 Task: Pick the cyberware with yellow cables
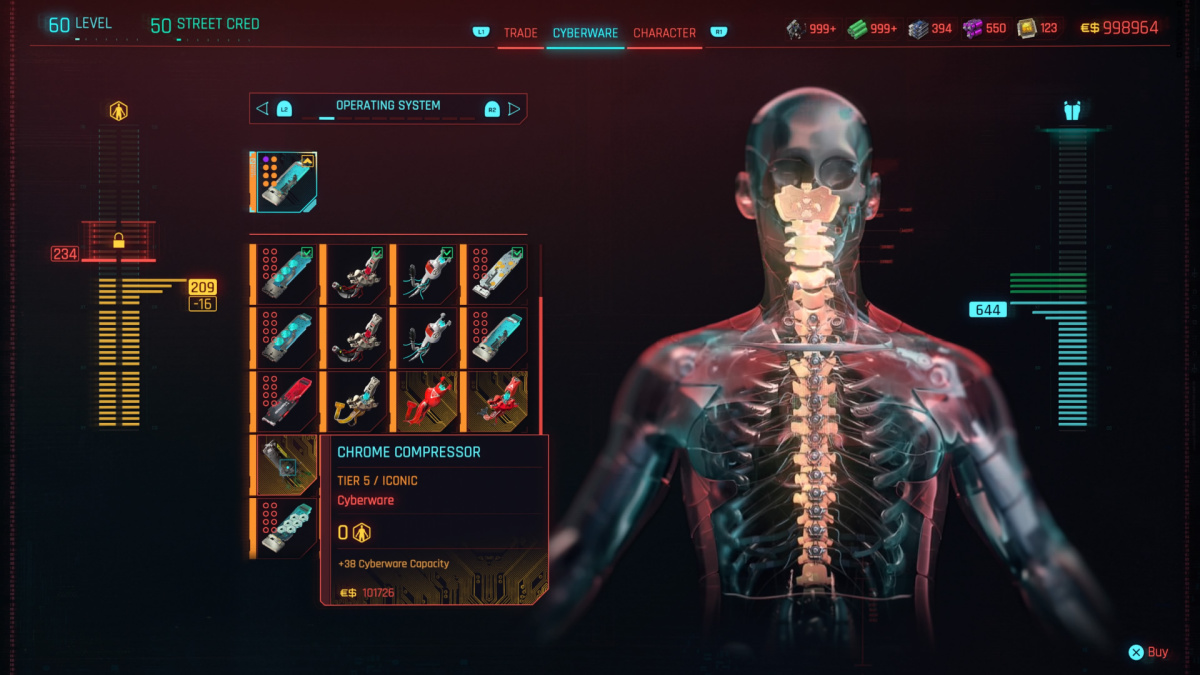355,400
